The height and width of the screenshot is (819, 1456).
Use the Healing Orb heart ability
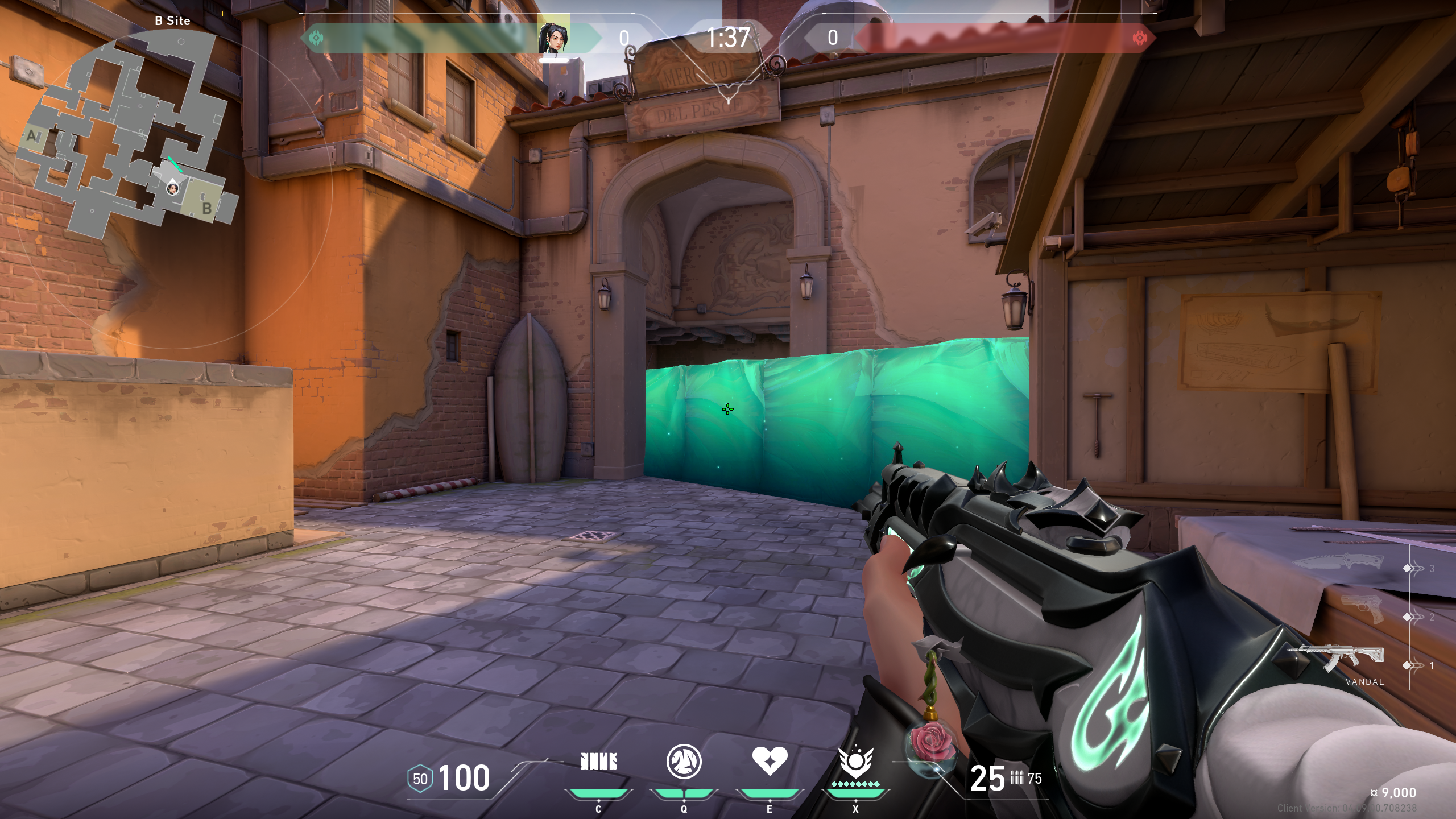click(770, 761)
